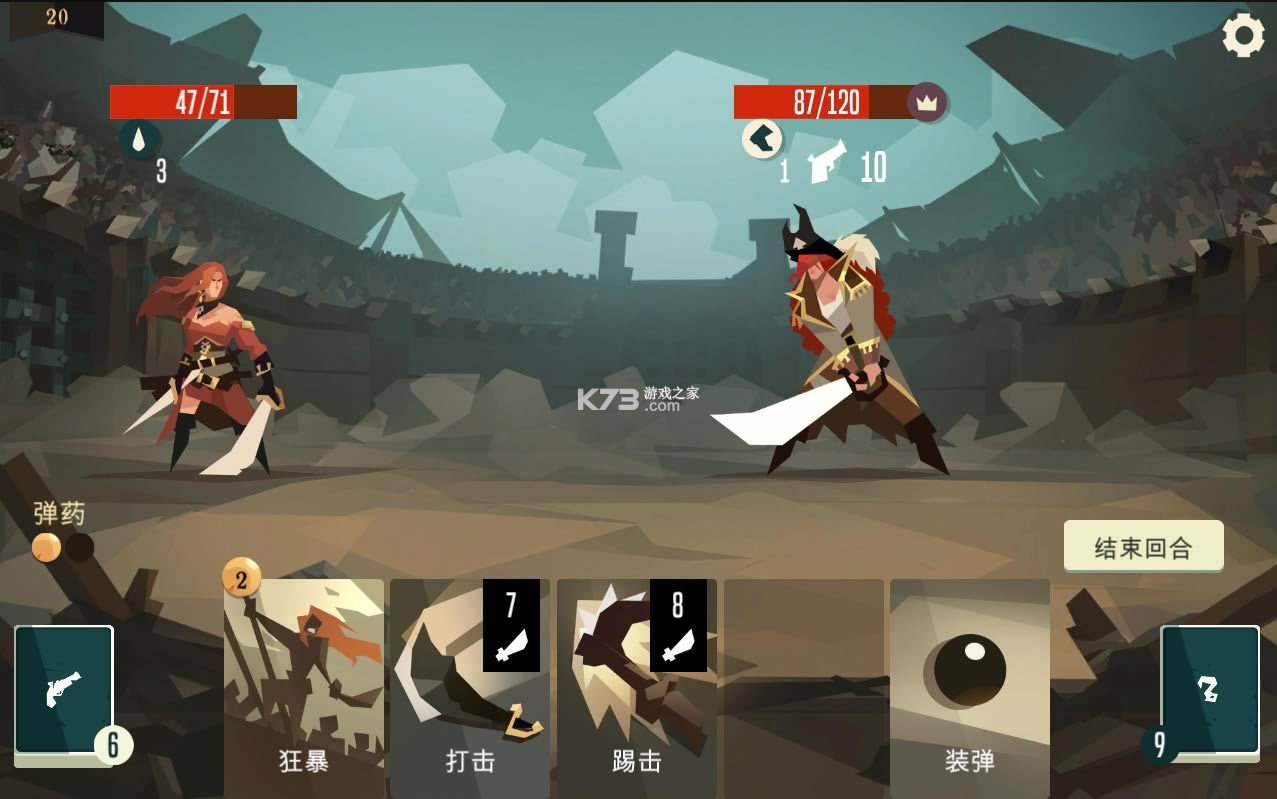Image resolution: width=1277 pixels, height=799 pixels.
Task: Click the boss crown icon
Action: click(927, 102)
